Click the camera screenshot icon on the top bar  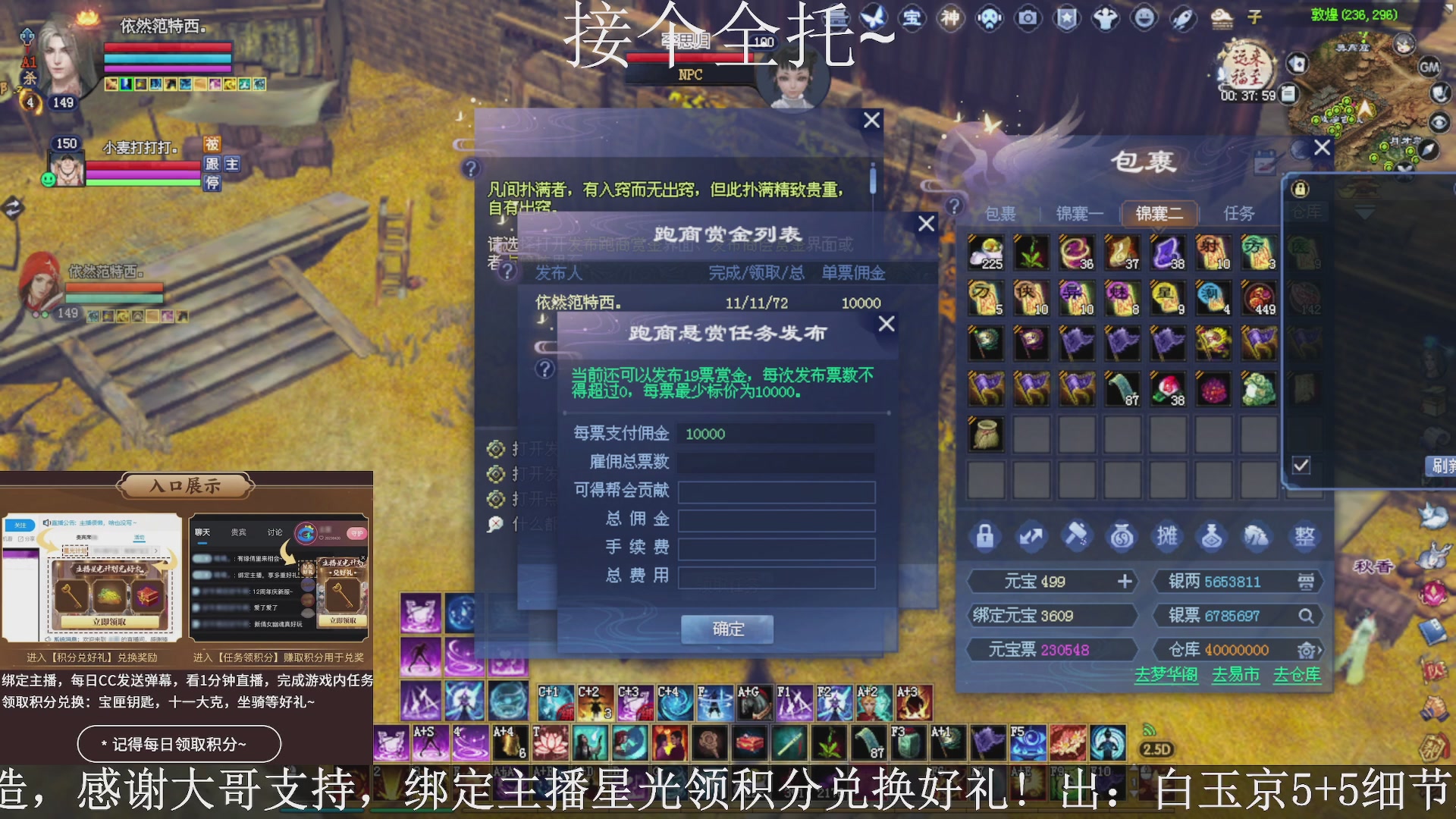click(x=1028, y=19)
